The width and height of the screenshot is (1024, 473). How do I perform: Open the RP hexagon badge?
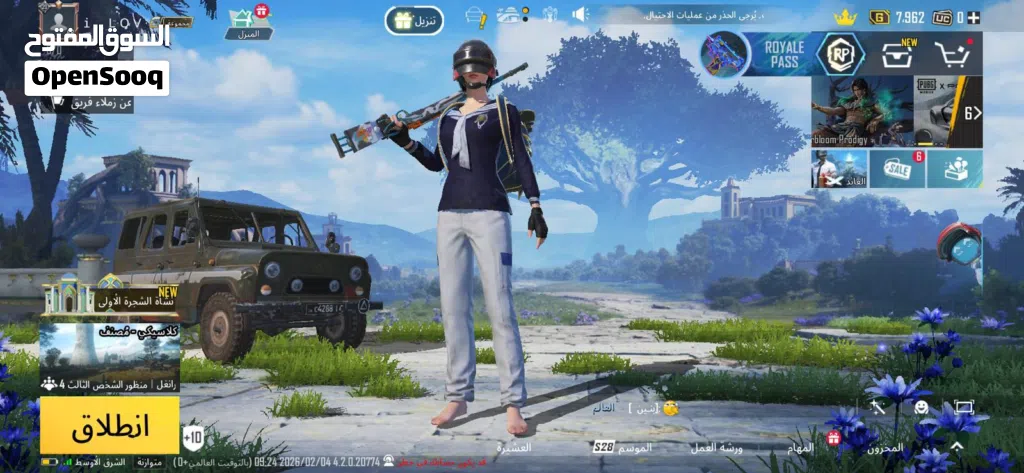pos(839,54)
